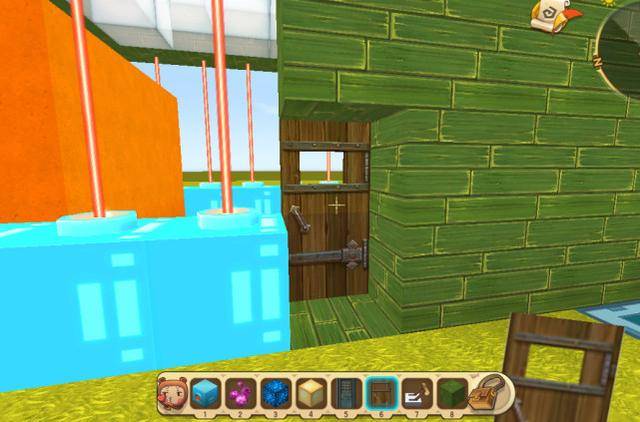Open the backpack inventory
The width and height of the screenshot is (640, 422).
coord(486,393)
